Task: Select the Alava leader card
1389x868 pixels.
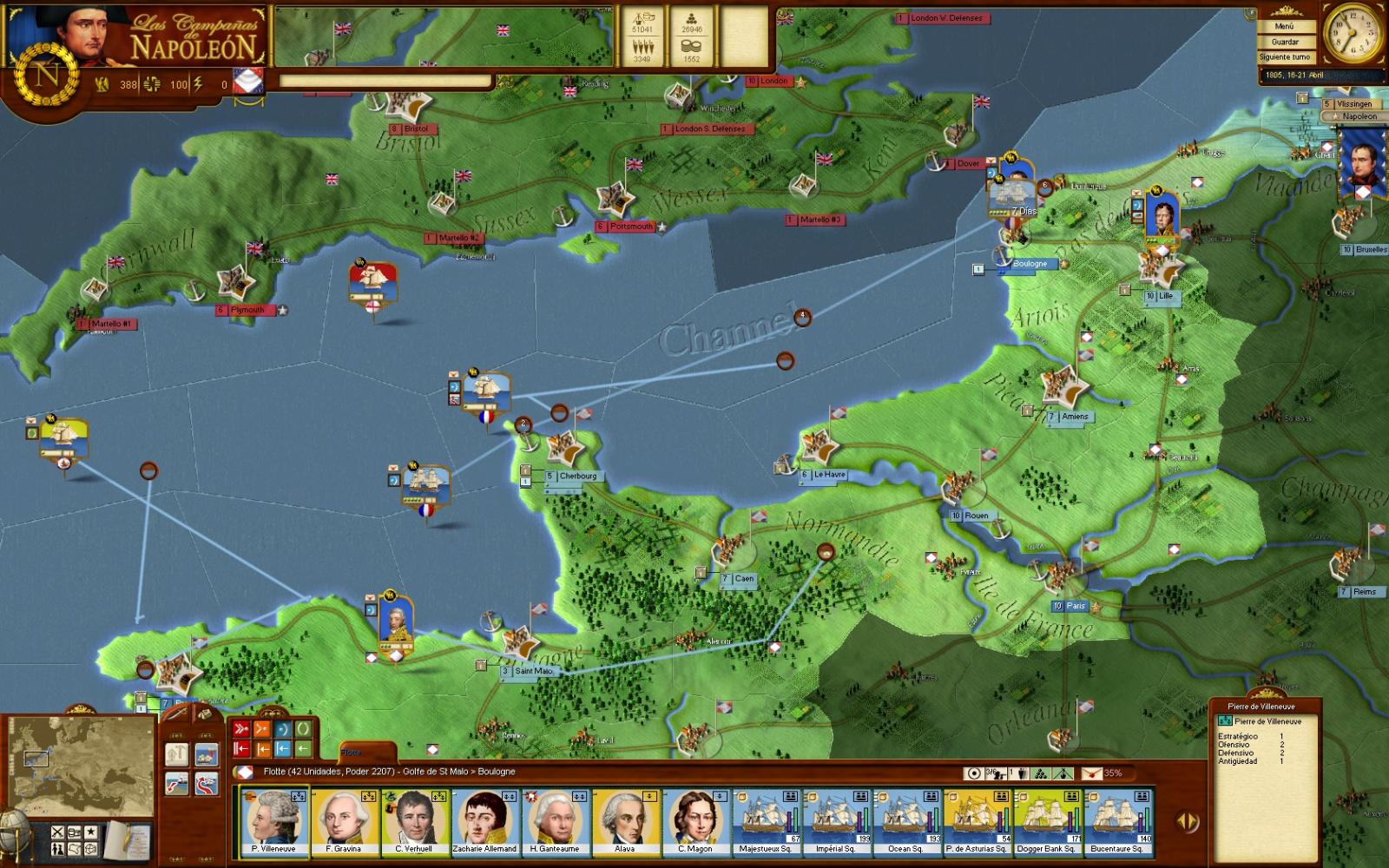Action: click(625, 821)
